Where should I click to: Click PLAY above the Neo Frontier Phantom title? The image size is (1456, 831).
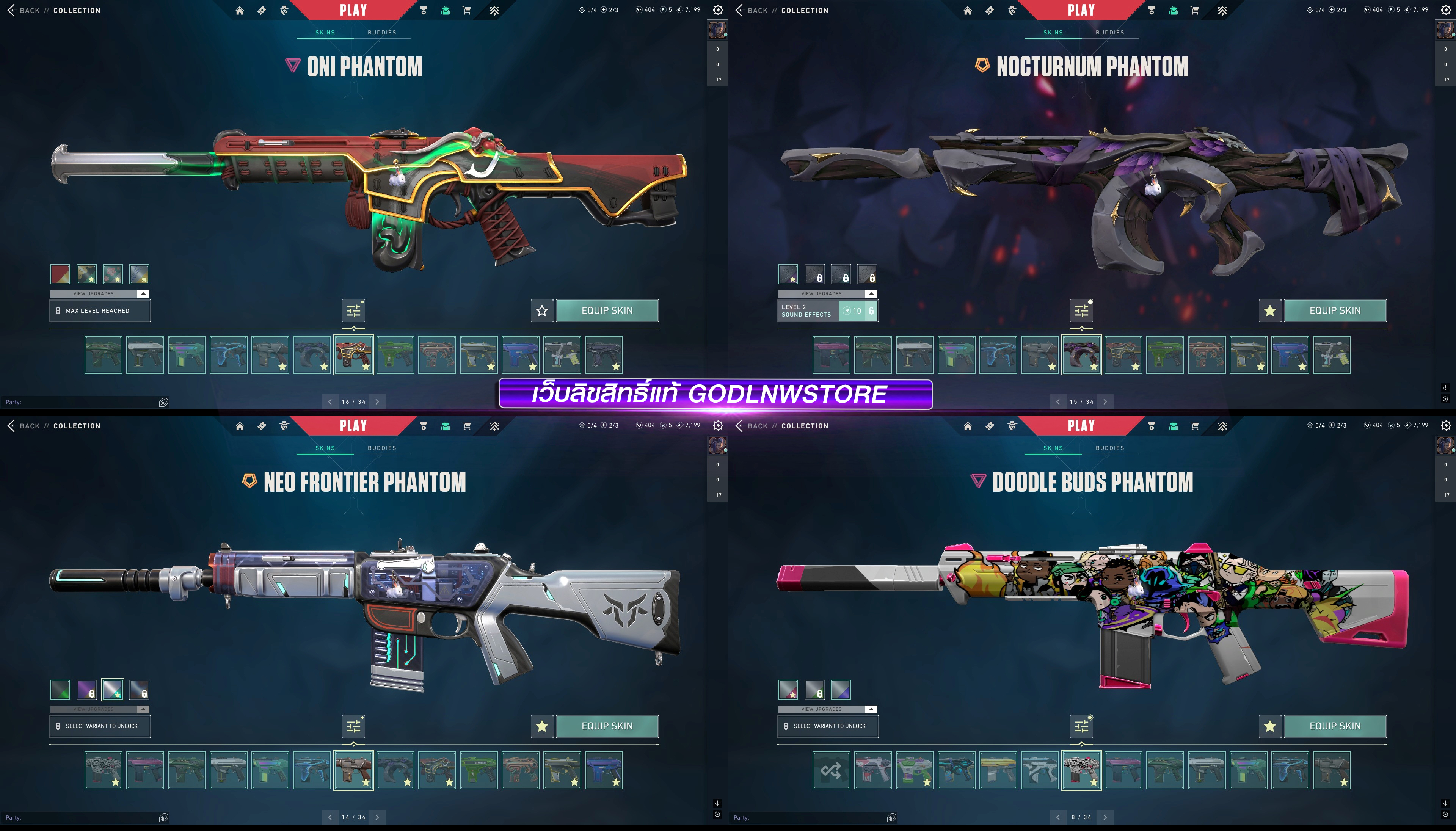[x=353, y=426]
